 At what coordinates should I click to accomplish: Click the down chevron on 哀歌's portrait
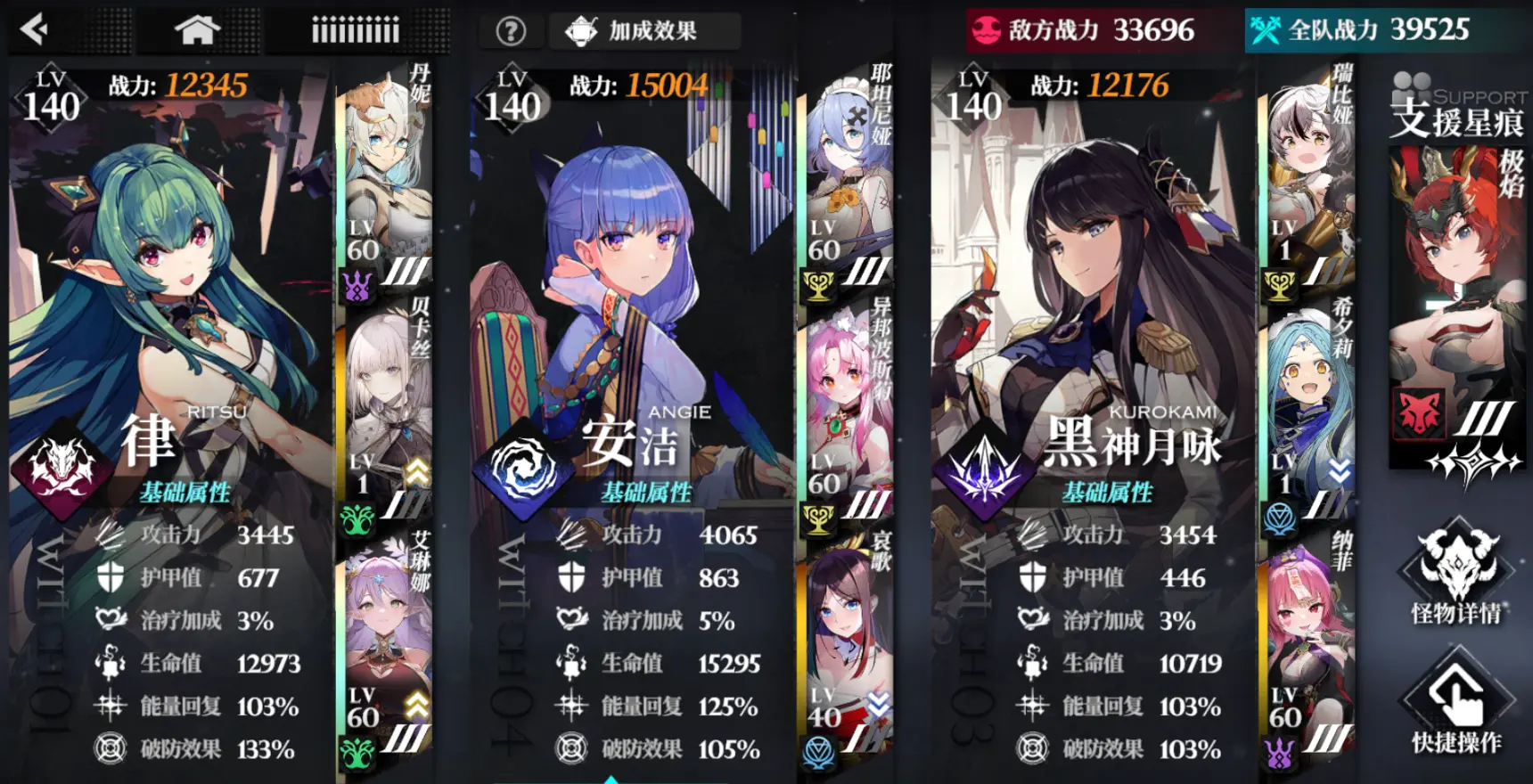[877, 702]
